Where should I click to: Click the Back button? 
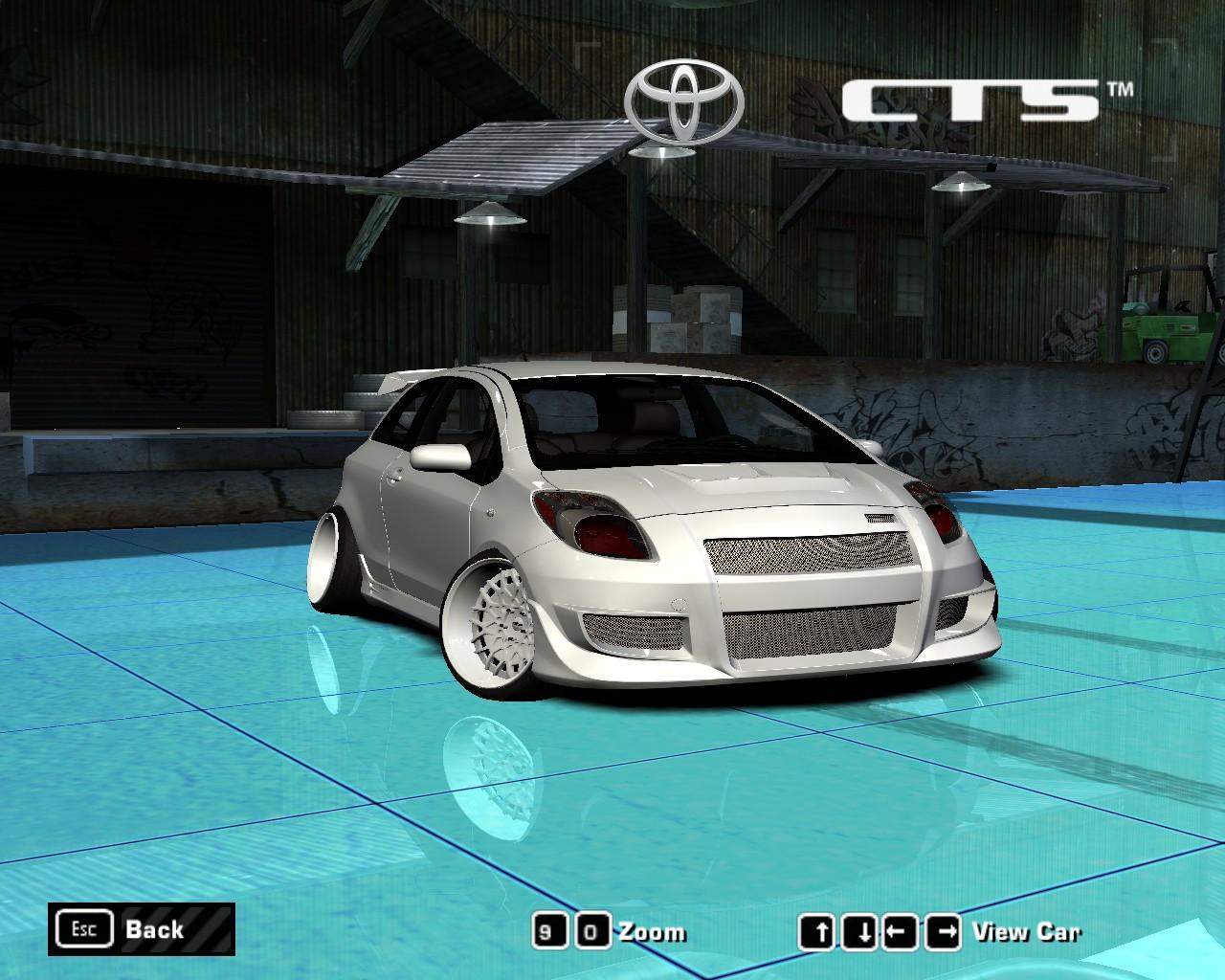[153, 928]
